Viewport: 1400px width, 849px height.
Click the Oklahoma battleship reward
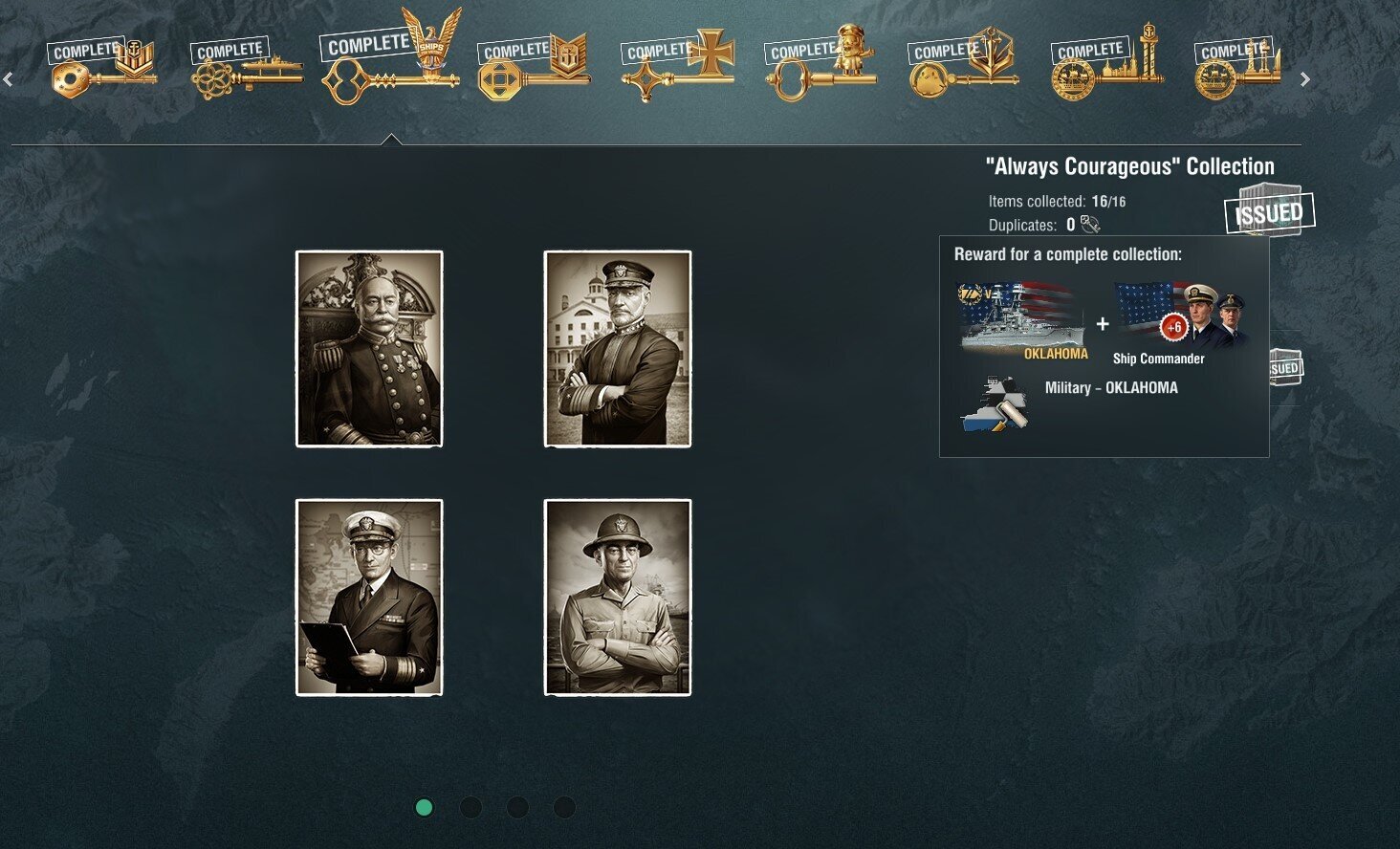pyautogui.click(x=1023, y=320)
